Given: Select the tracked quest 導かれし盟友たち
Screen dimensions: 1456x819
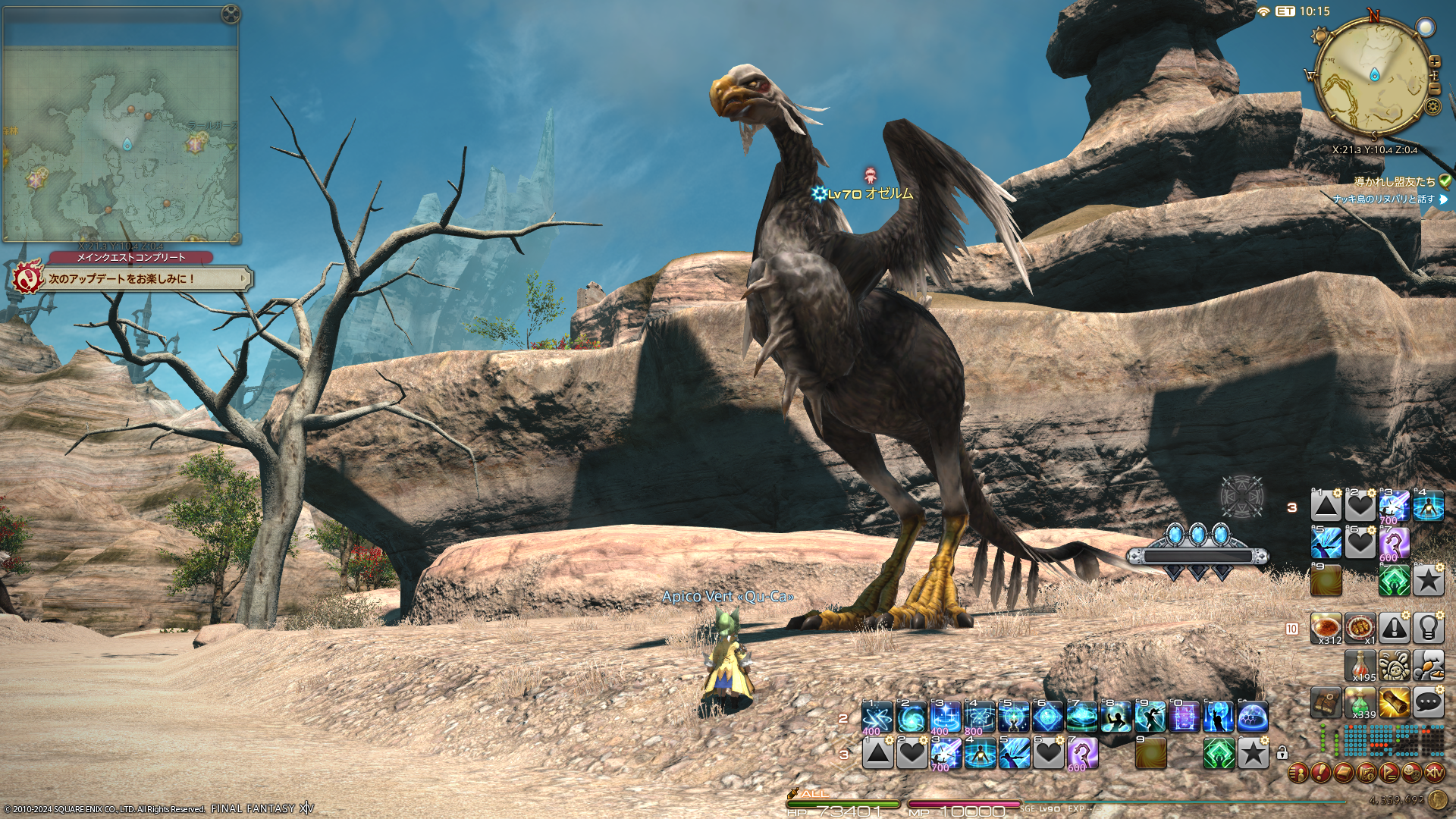Looking at the screenshot, I should coord(1395,181).
